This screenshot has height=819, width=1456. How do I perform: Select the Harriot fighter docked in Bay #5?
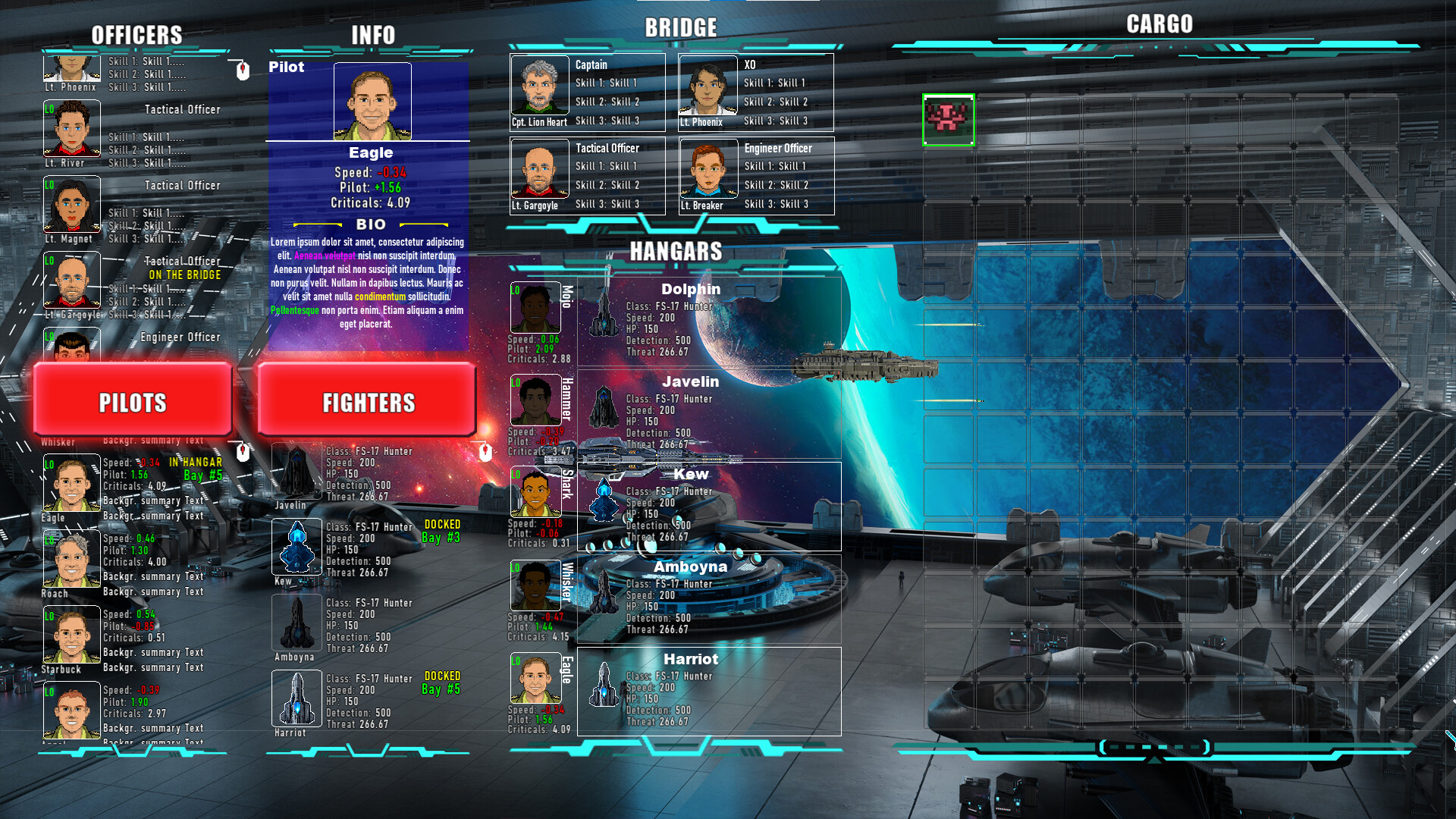[296, 699]
